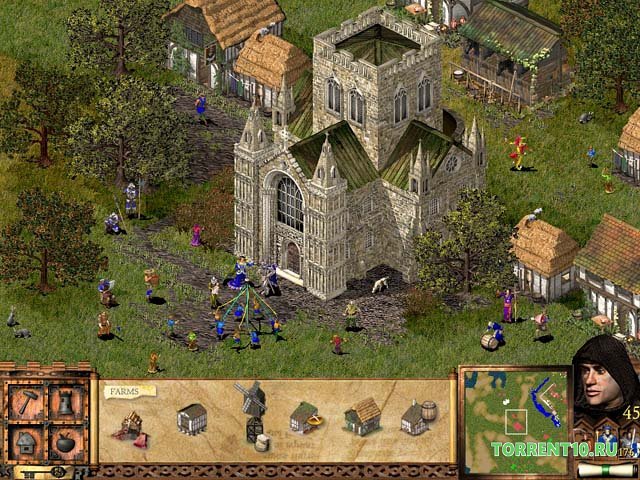Open the house build category
Viewport: 640px width, 480px height.
[x=25, y=441]
